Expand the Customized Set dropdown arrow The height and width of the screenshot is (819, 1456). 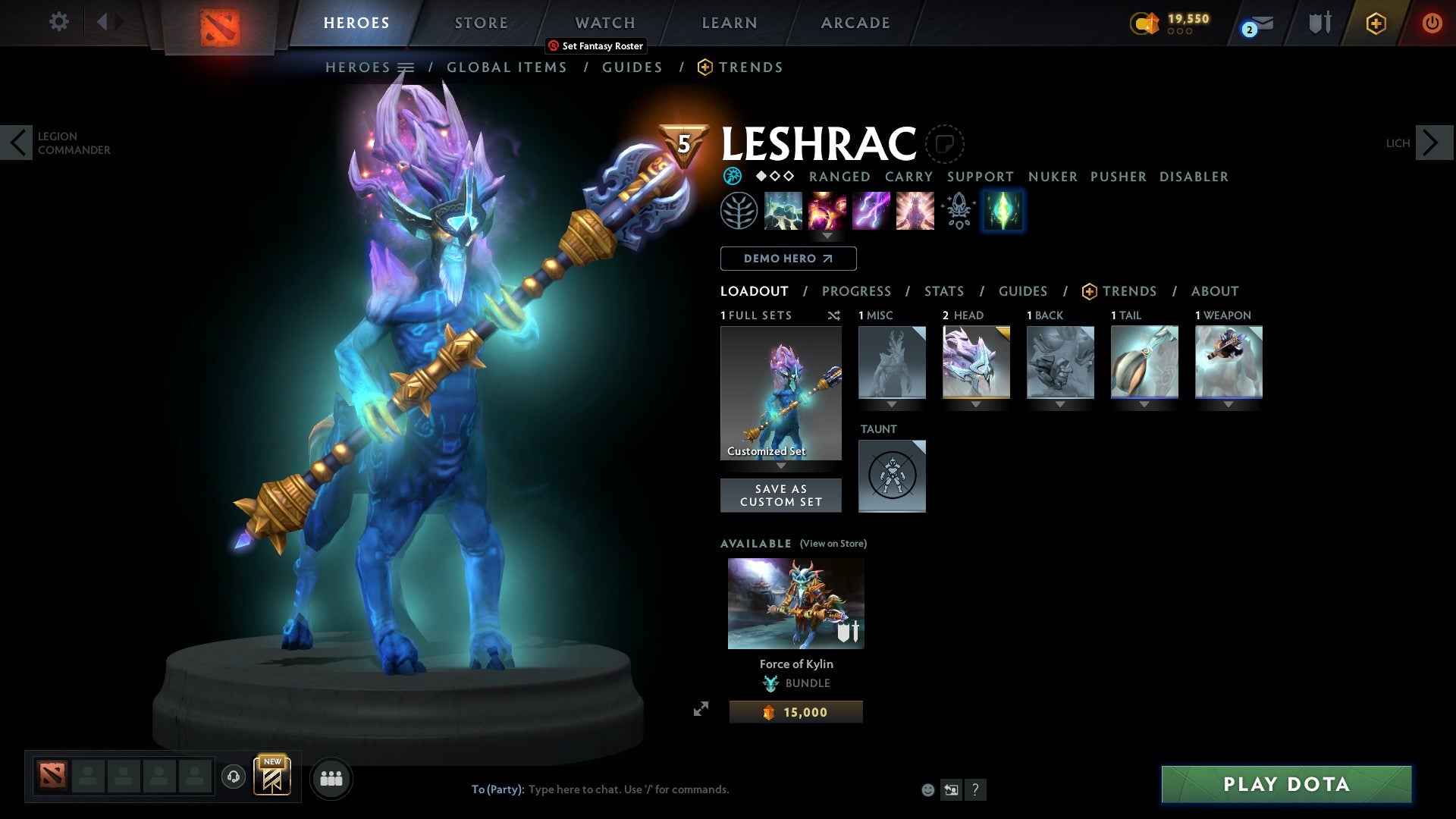780,467
